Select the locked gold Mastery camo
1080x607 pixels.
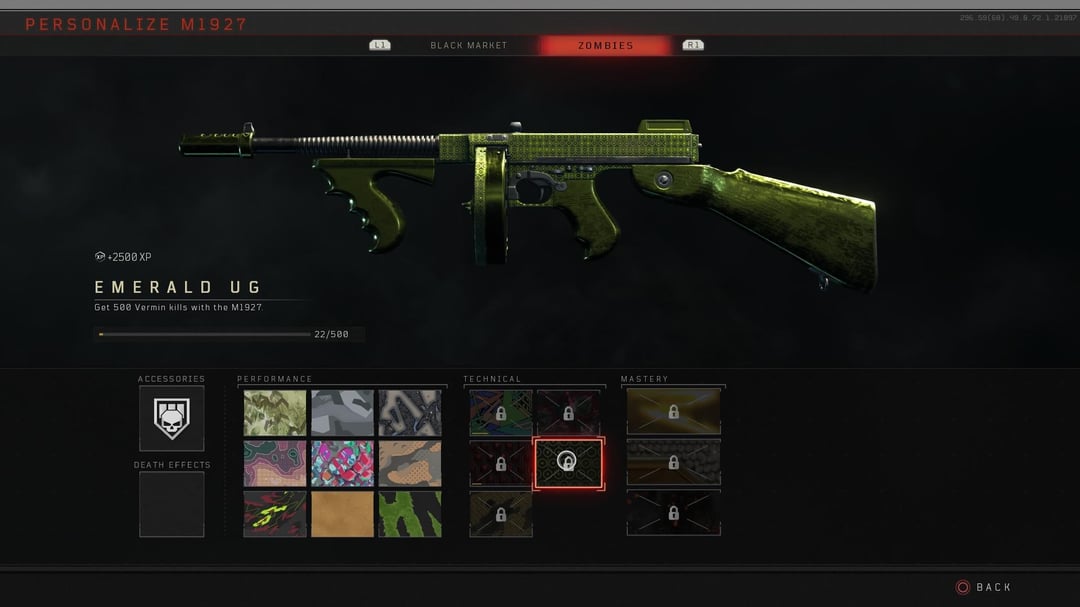point(673,411)
